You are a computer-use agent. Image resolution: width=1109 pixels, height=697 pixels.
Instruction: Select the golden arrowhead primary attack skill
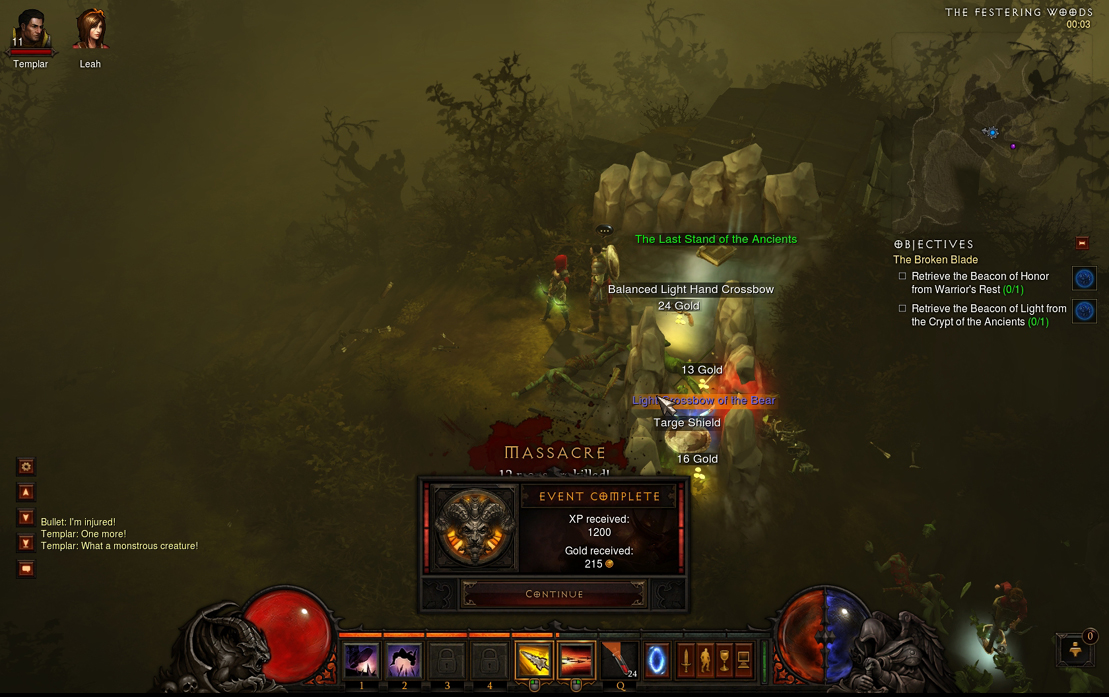point(534,661)
